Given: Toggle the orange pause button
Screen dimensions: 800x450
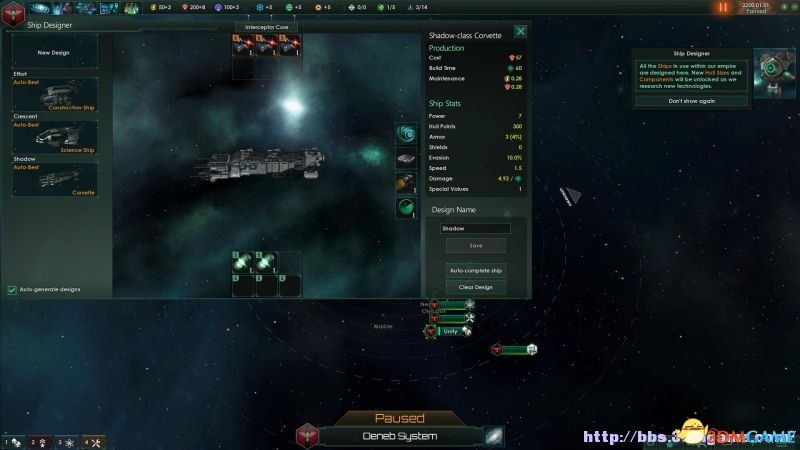Looking at the screenshot, I should click(x=723, y=7).
